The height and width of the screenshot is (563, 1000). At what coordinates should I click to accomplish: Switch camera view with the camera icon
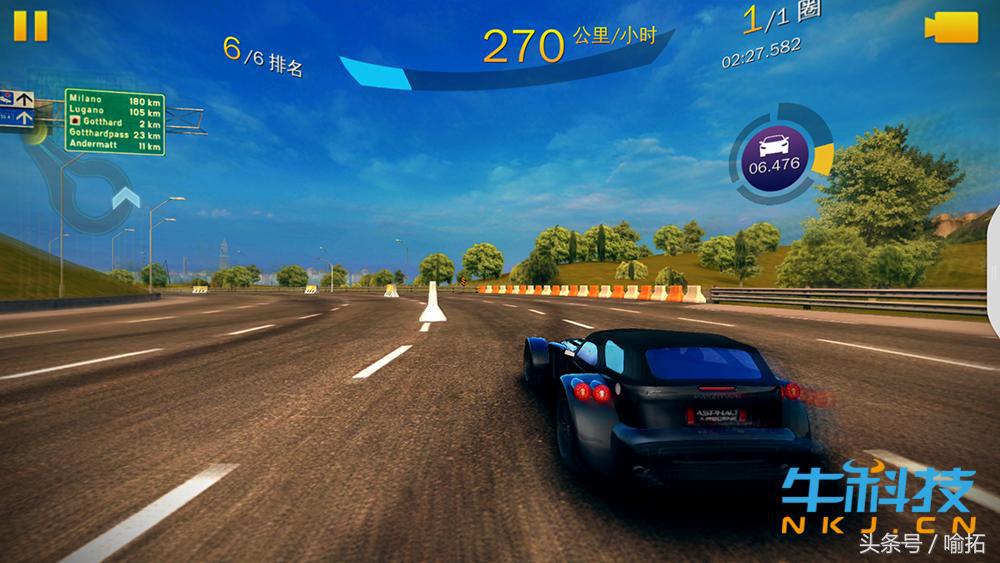[x=951, y=27]
